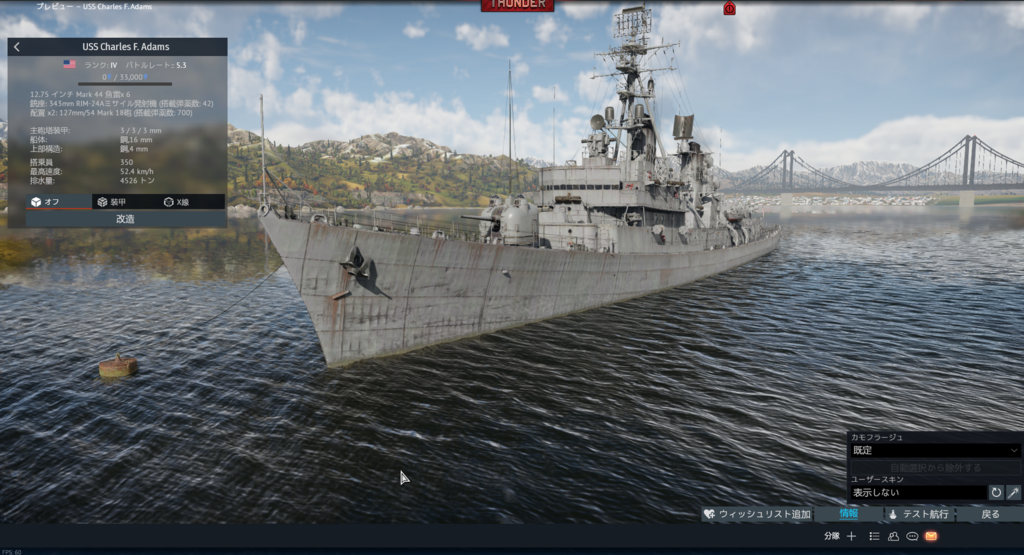The width and height of the screenshot is (1024, 555).
Task: Switch to the 装甲 armor view tab
Action: click(111, 202)
